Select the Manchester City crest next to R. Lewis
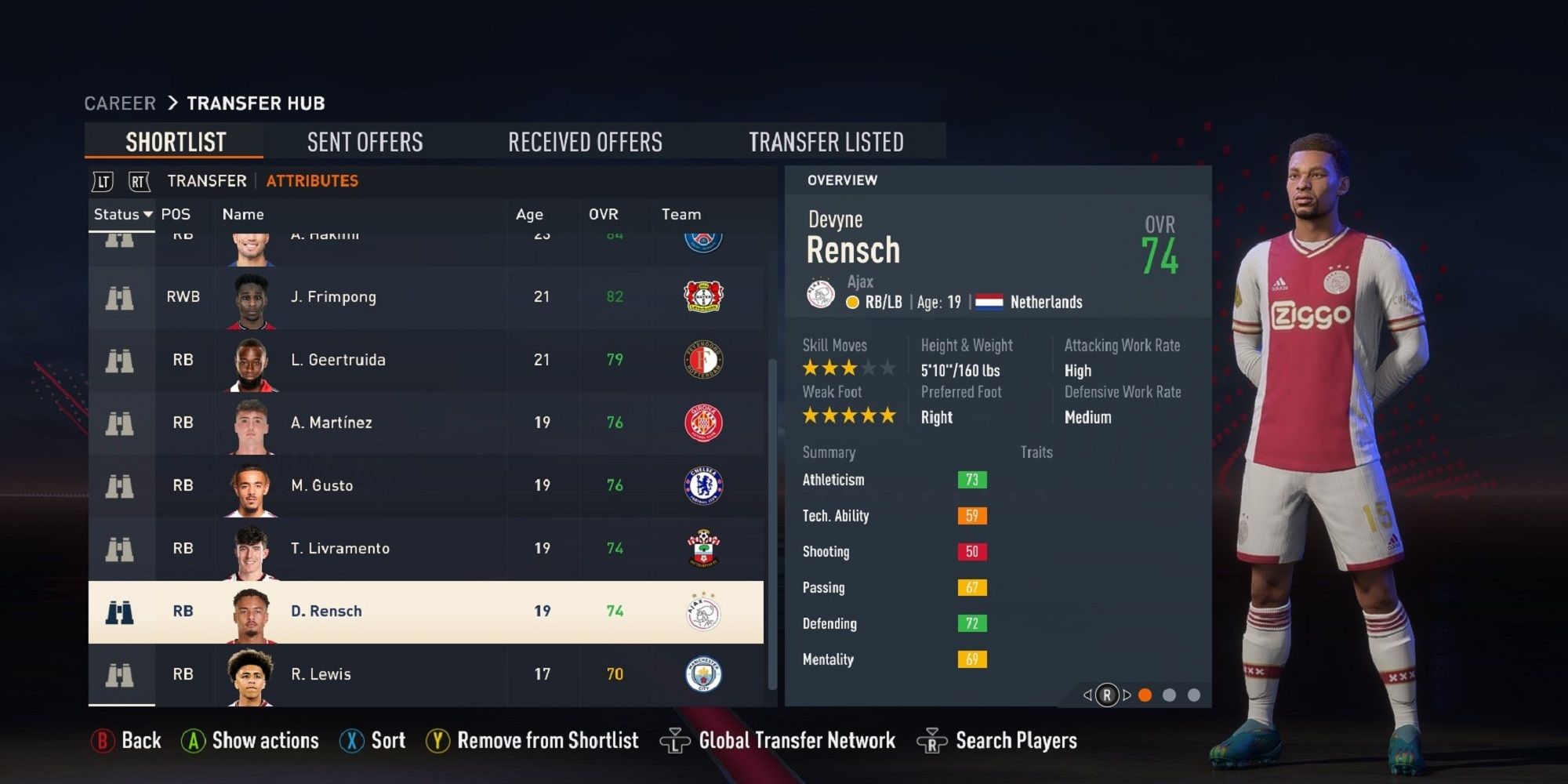Viewport: 1568px width, 784px height. [x=704, y=674]
